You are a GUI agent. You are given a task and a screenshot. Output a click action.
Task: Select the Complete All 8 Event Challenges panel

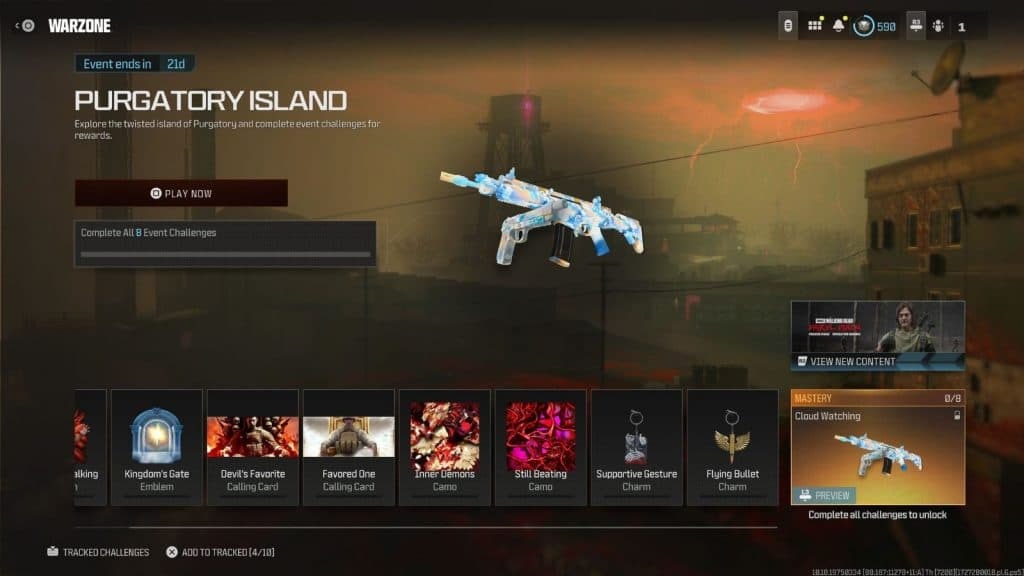pyautogui.click(x=225, y=243)
